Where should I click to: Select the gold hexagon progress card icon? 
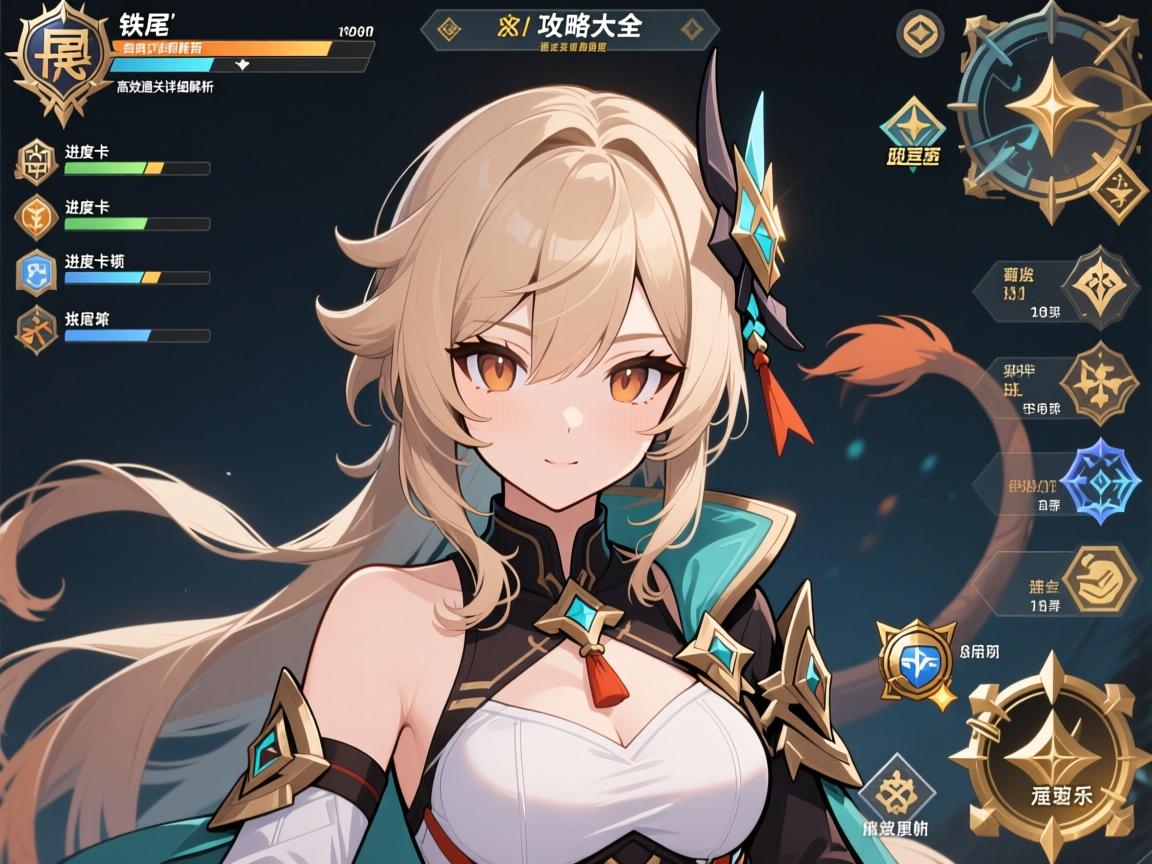[36, 161]
